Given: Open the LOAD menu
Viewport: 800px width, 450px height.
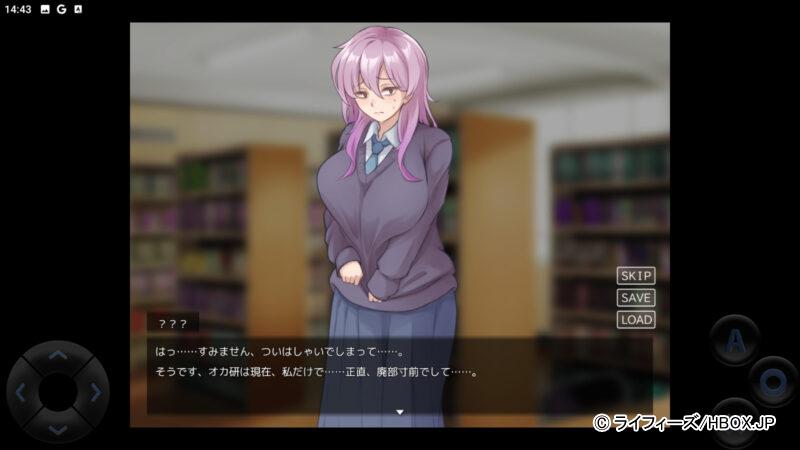Looking at the screenshot, I should (x=636, y=319).
